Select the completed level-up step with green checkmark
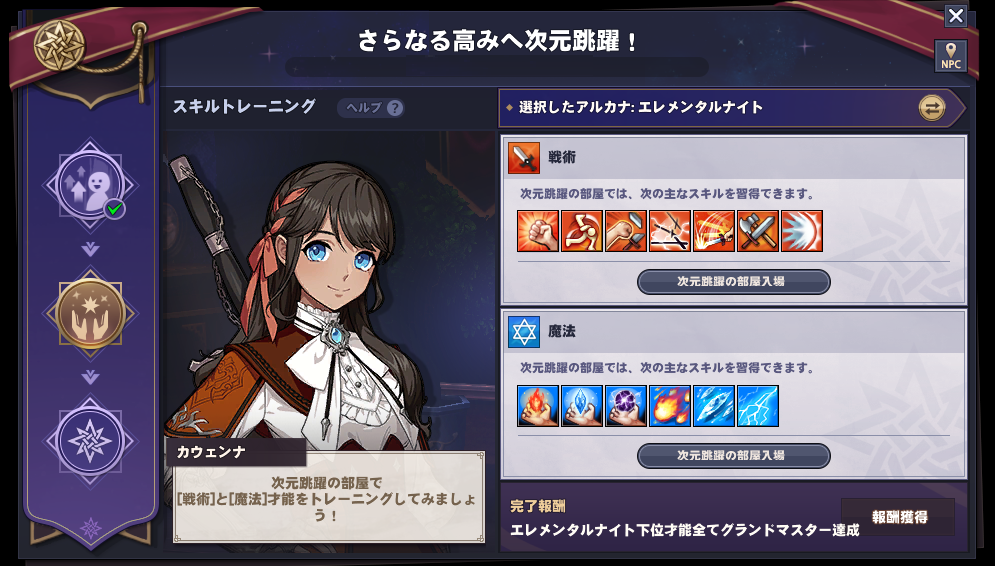This screenshot has height=566, width=995. (90, 183)
